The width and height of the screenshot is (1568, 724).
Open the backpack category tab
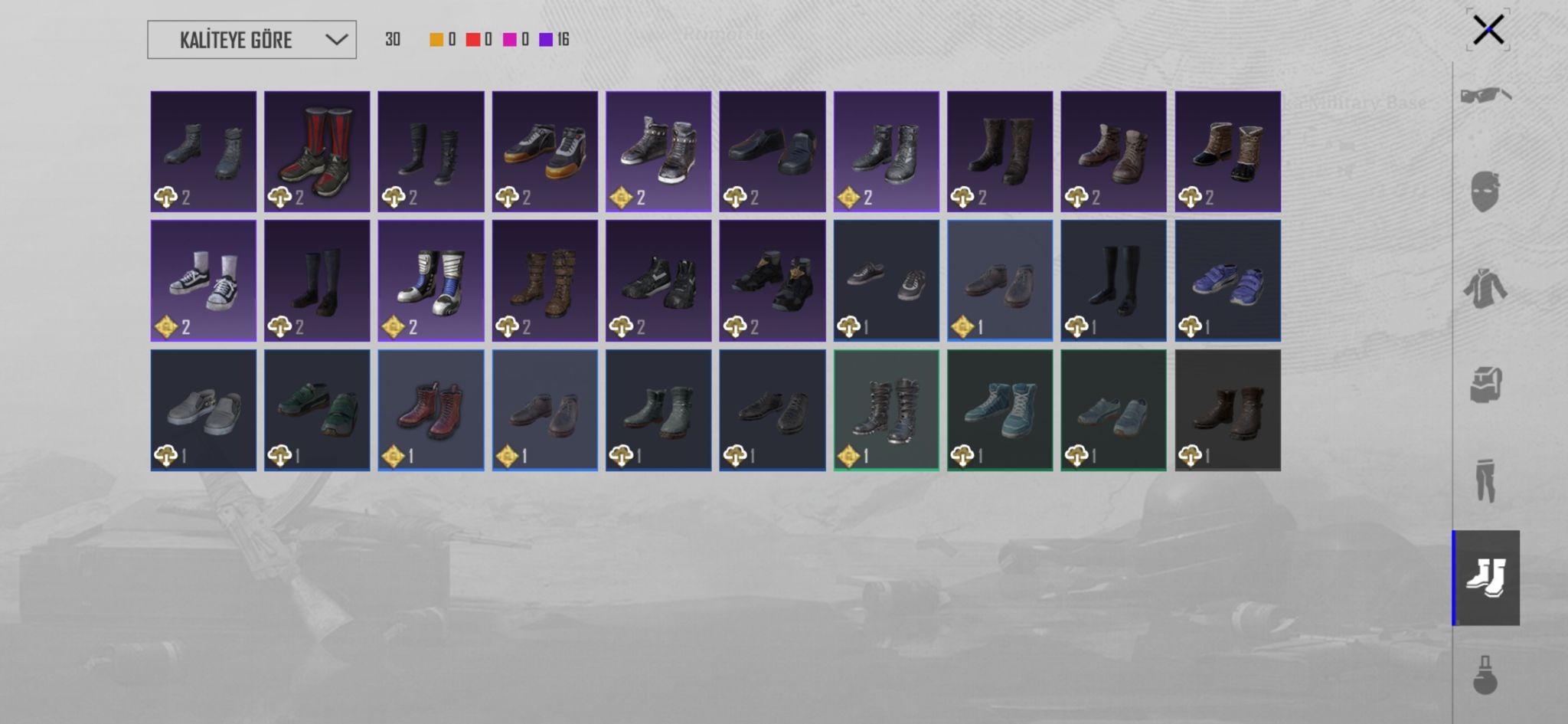coord(1485,384)
